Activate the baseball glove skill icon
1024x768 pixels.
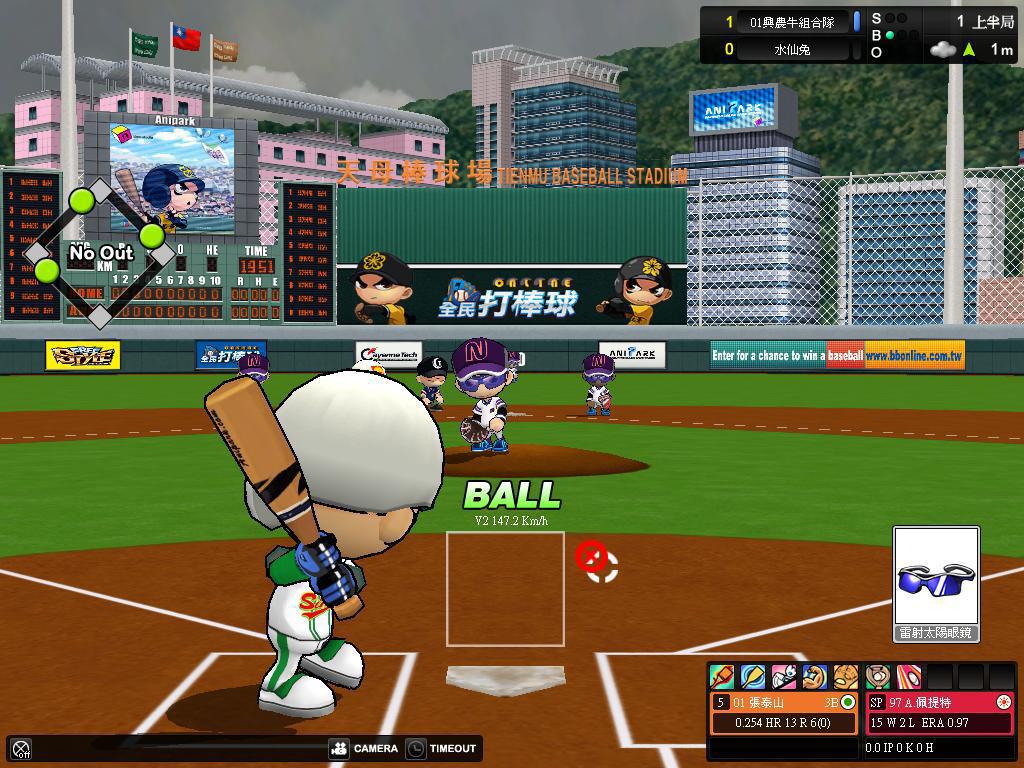tap(846, 677)
